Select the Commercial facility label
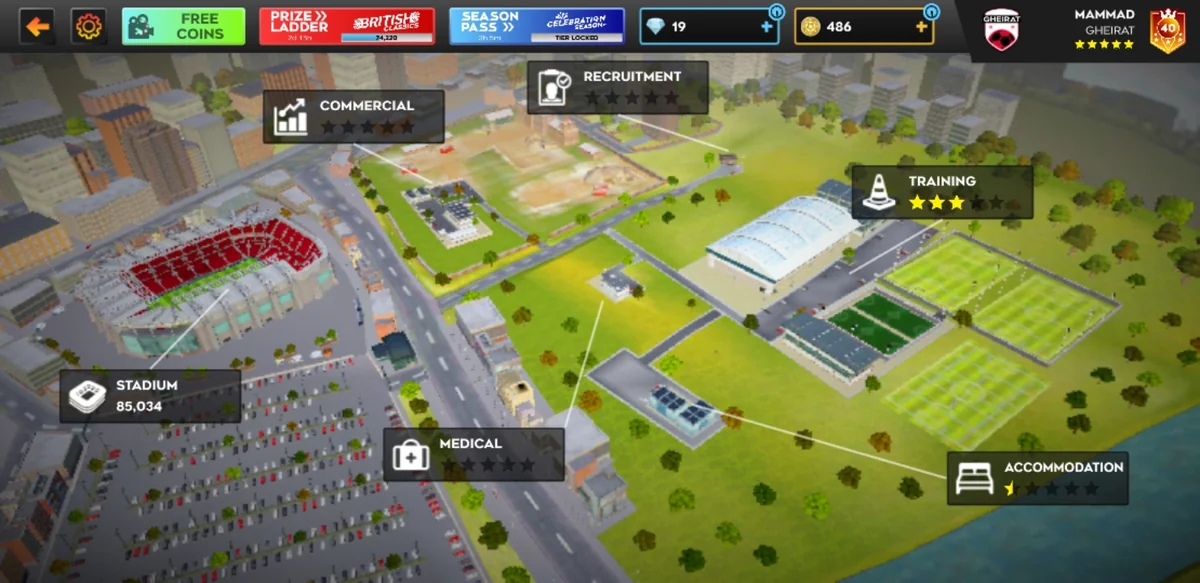The width and height of the screenshot is (1200, 583). point(354,116)
